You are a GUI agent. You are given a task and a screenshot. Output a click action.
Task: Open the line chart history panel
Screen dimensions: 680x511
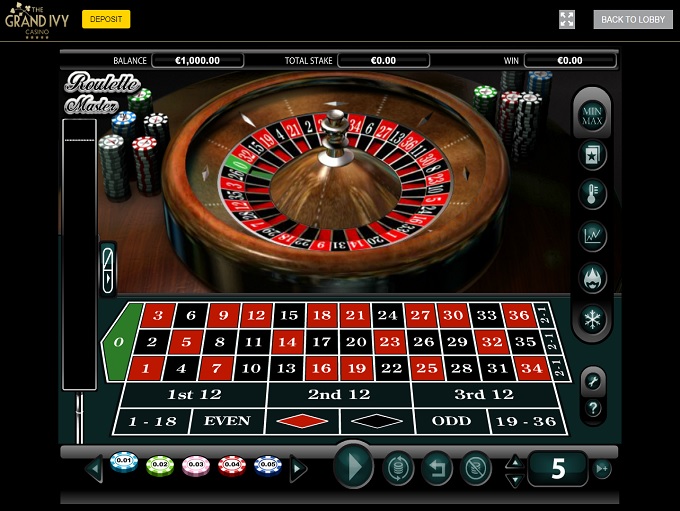tap(593, 236)
